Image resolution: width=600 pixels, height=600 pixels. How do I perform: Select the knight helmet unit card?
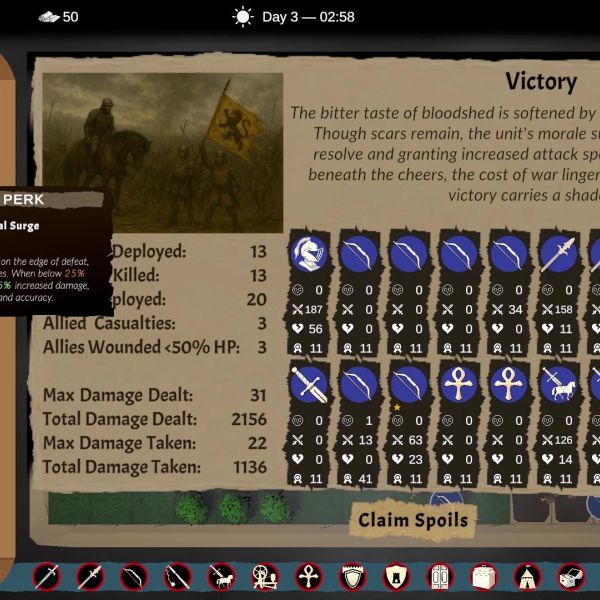tap(308, 256)
